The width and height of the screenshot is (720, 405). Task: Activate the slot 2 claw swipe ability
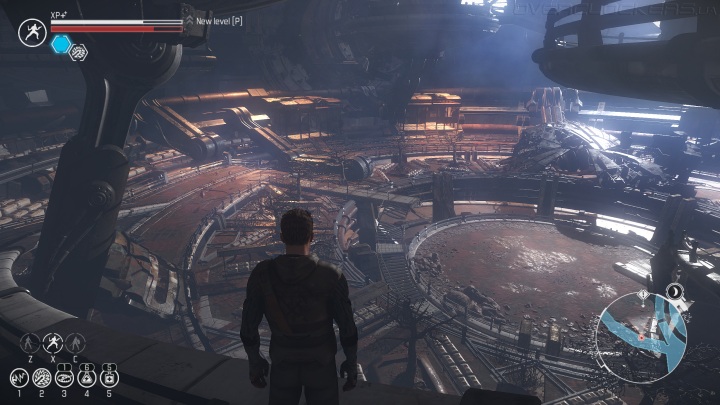[42, 378]
